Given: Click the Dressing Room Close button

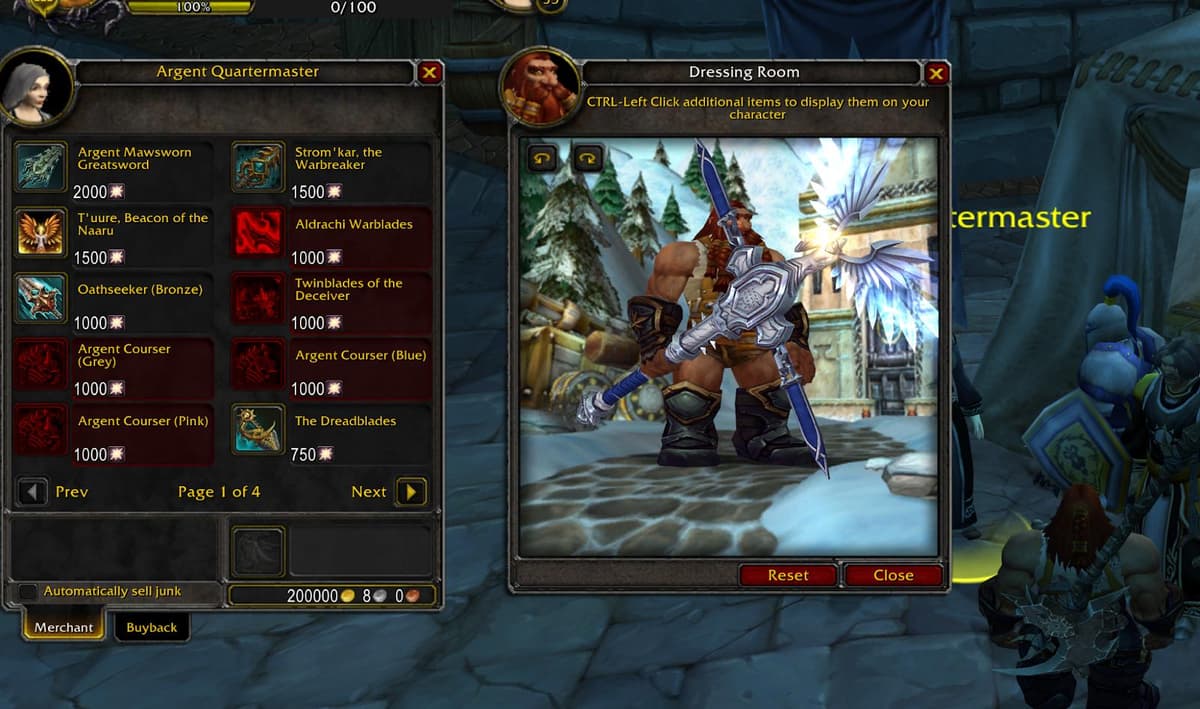Looking at the screenshot, I should coord(893,575).
